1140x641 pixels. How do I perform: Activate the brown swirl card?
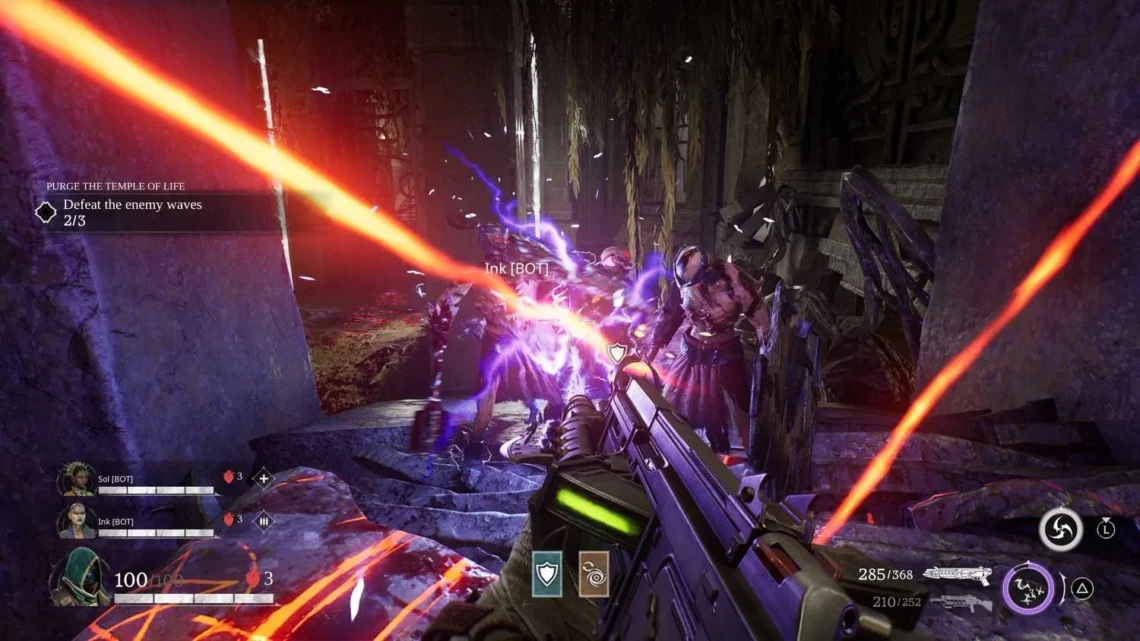(593, 574)
